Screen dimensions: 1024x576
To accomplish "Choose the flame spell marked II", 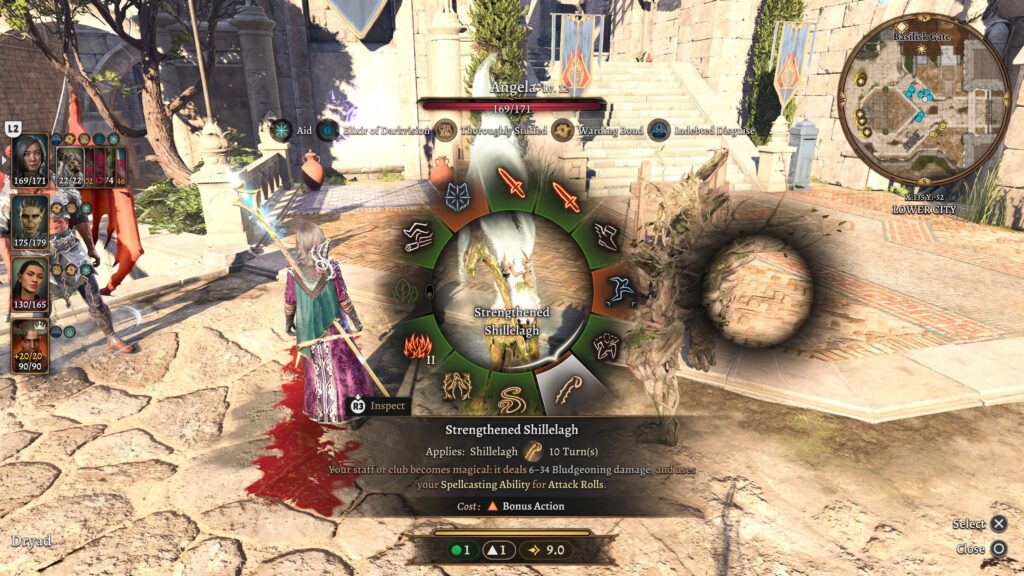I will coord(416,348).
